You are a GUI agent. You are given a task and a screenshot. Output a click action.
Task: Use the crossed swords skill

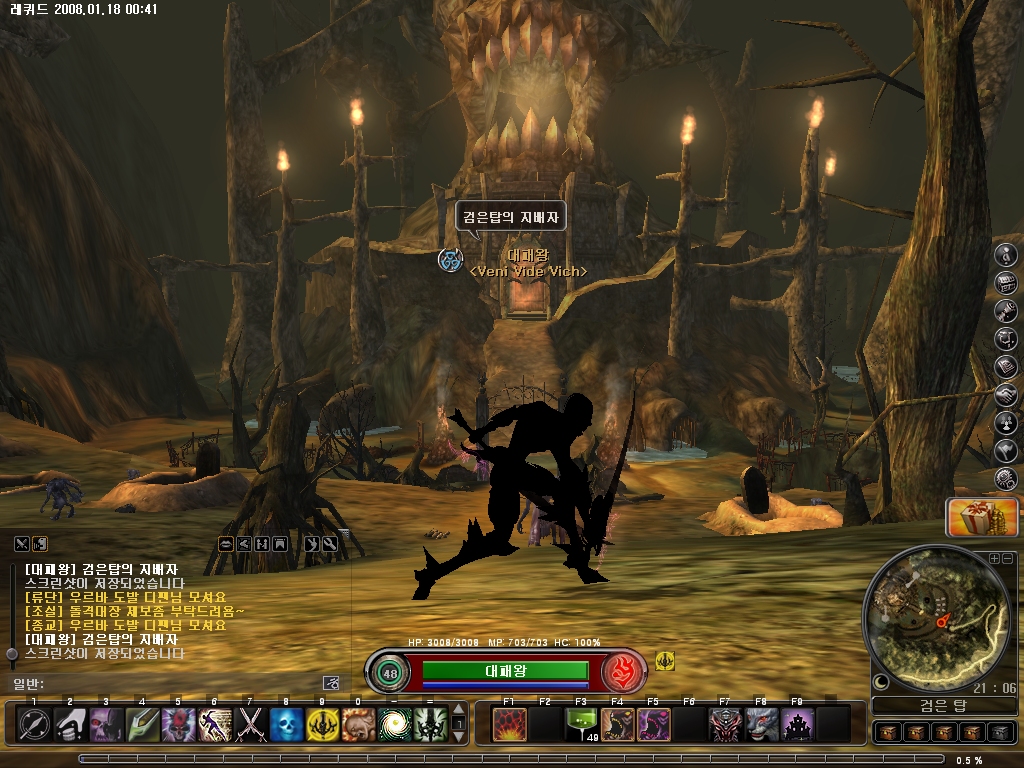250,724
